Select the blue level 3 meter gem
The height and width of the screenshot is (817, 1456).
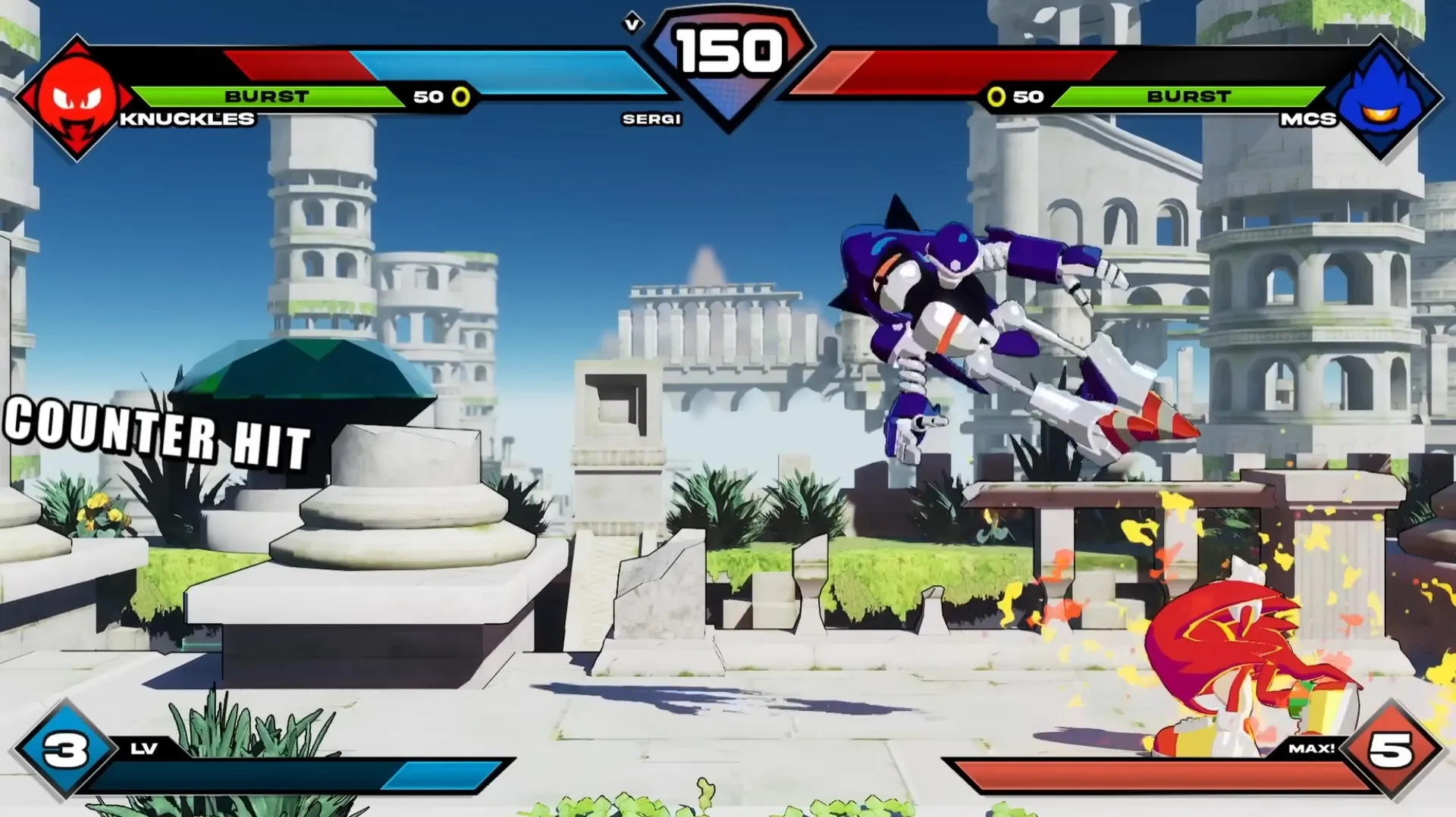65,750
